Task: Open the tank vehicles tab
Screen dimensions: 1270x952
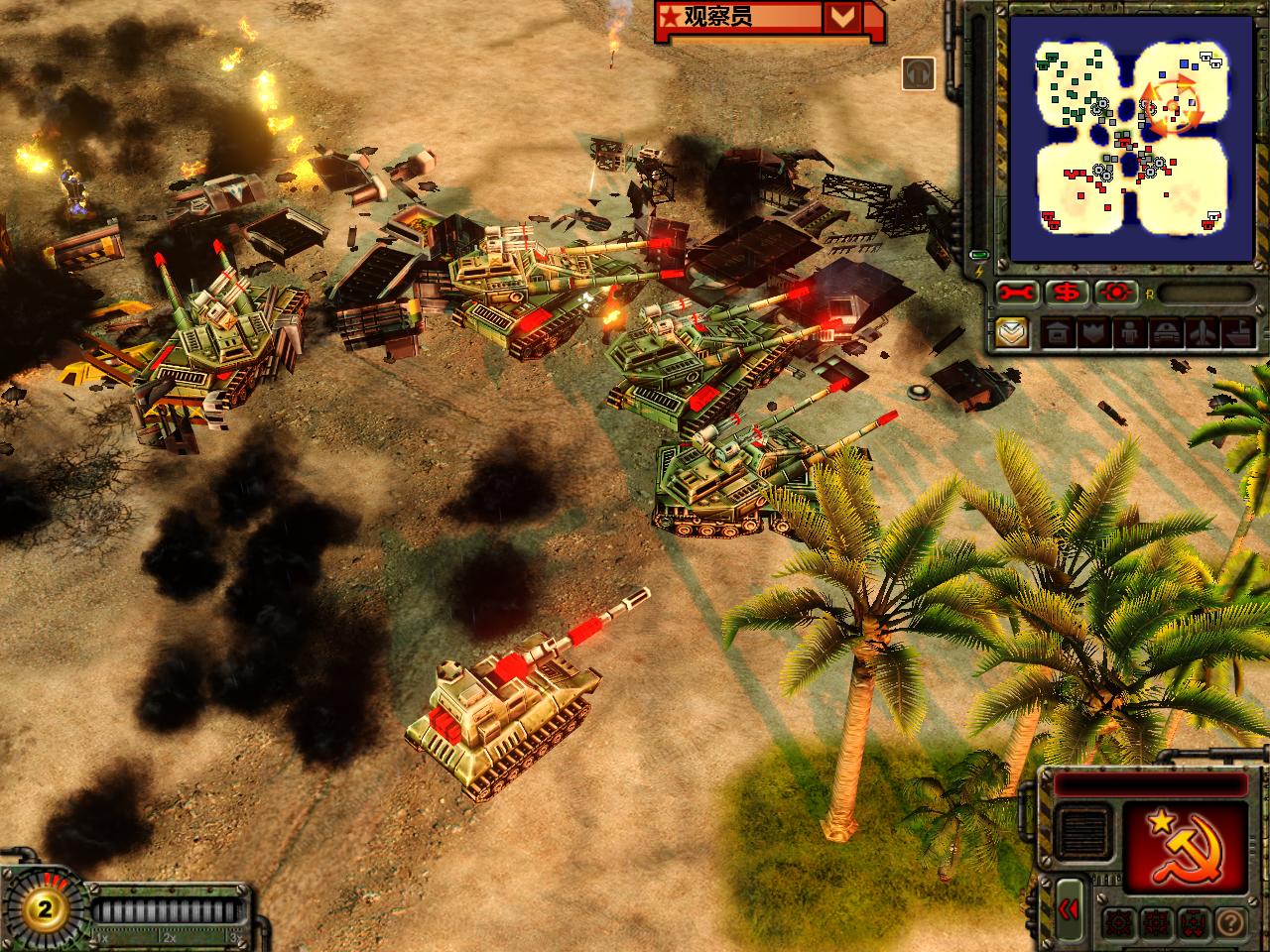Action: [1169, 333]
